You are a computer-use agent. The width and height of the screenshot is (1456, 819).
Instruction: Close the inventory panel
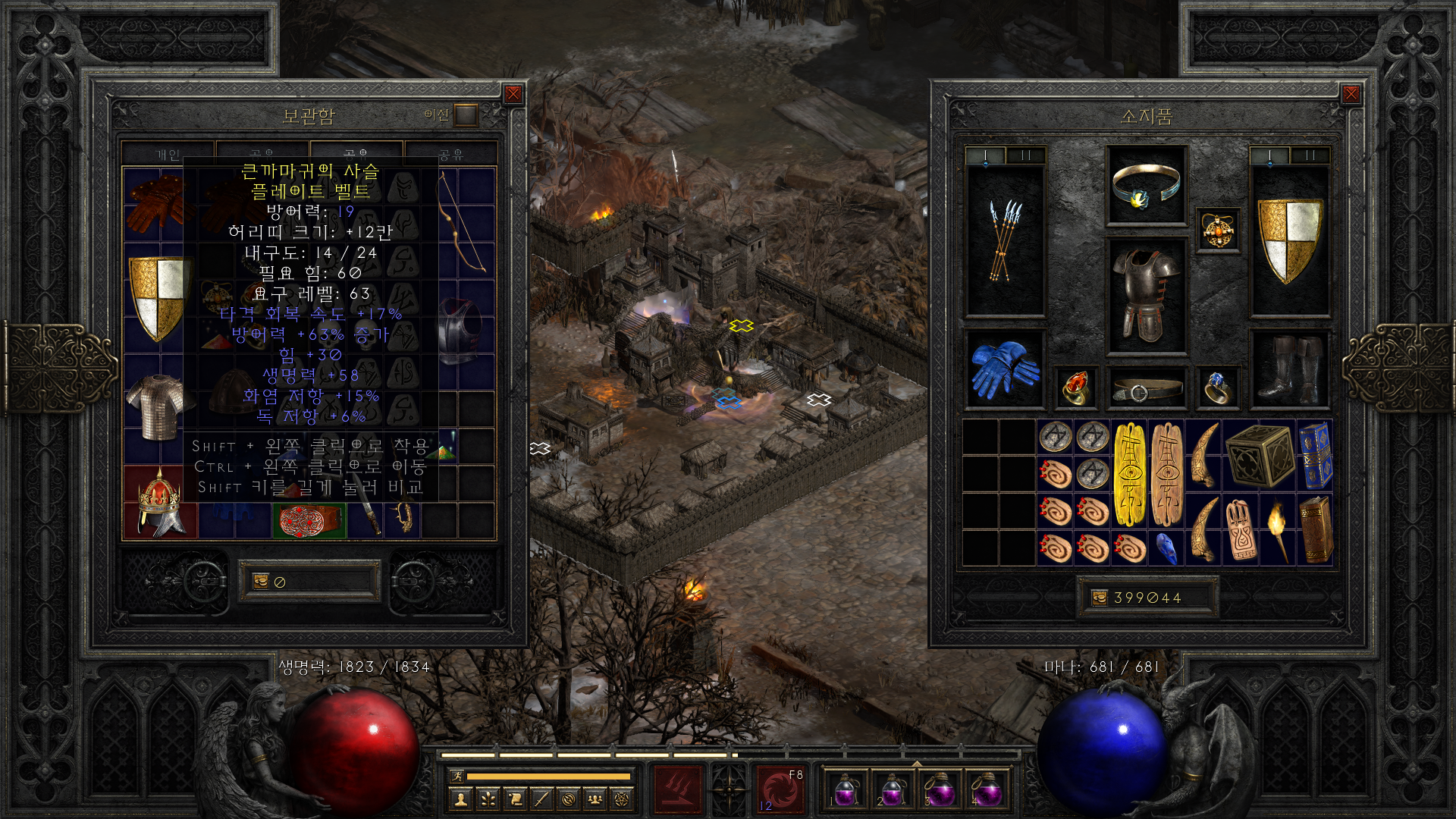click(1351, 94)
